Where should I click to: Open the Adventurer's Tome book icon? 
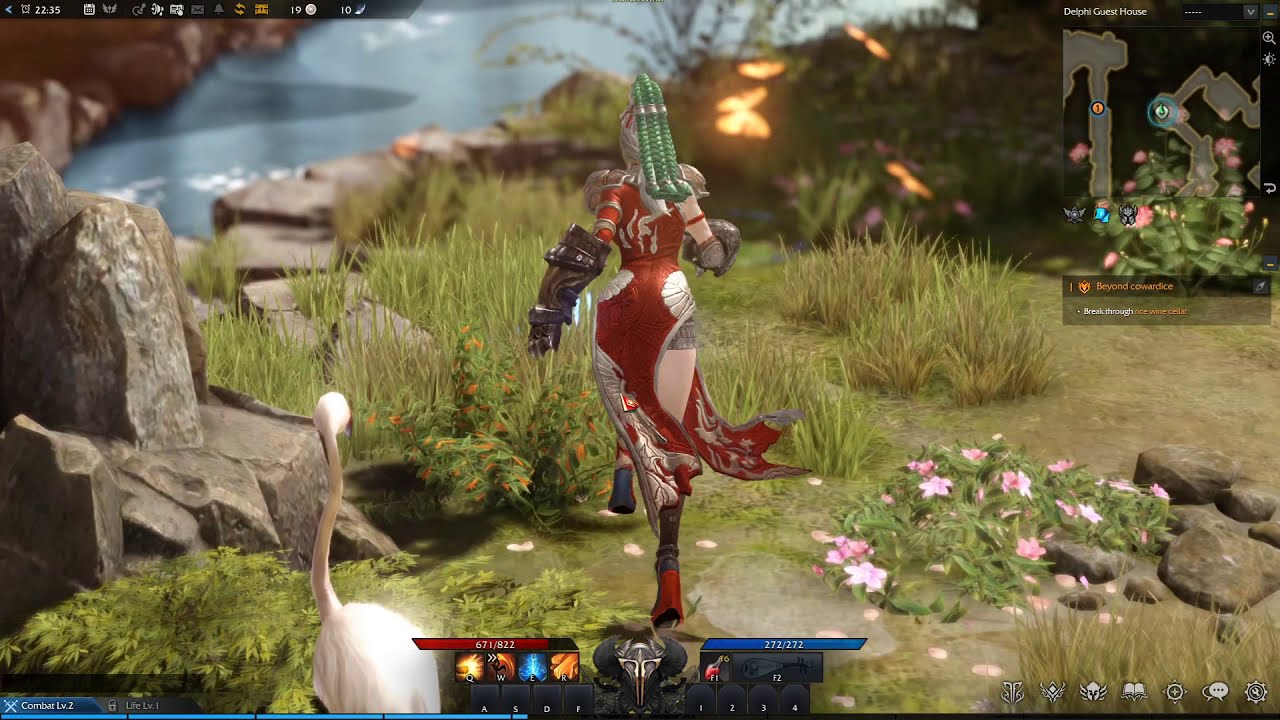click(x=1135, y=691)
